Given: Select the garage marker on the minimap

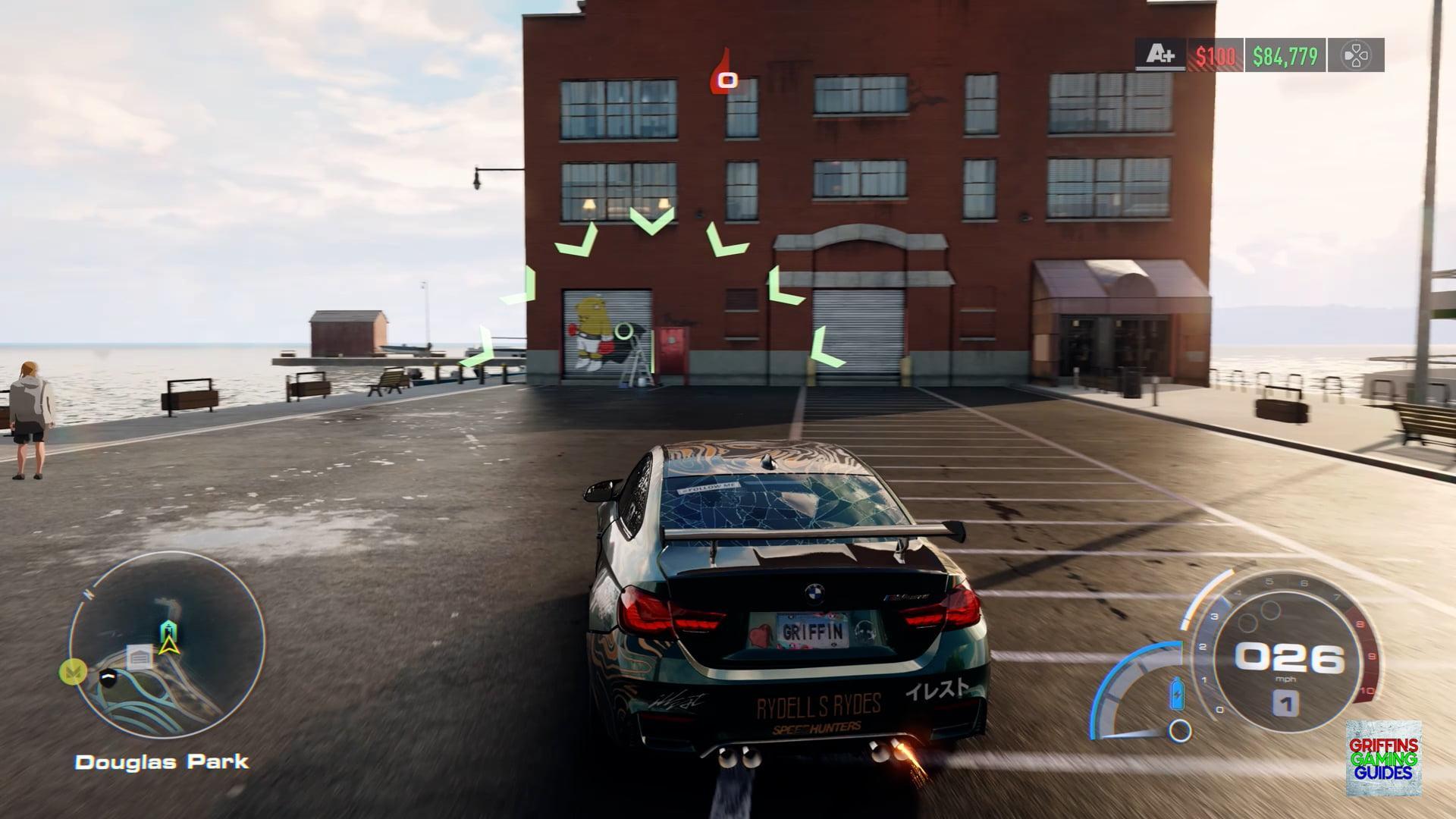Looking at the screenshot, I should coord(140,657).
